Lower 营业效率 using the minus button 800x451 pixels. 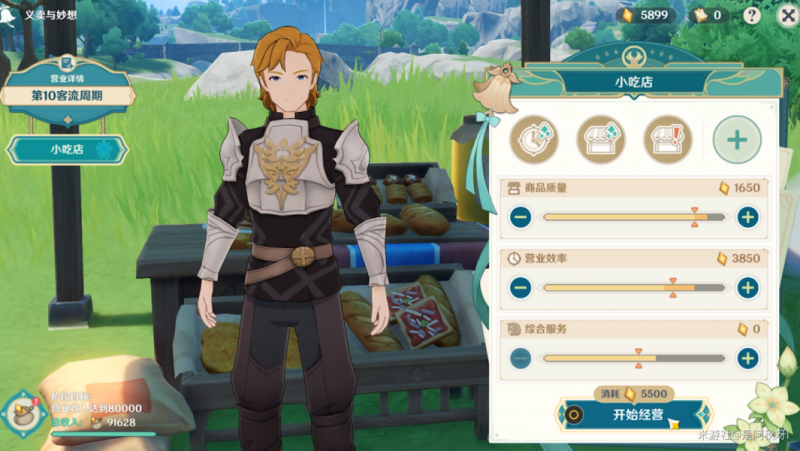point(520,288)
